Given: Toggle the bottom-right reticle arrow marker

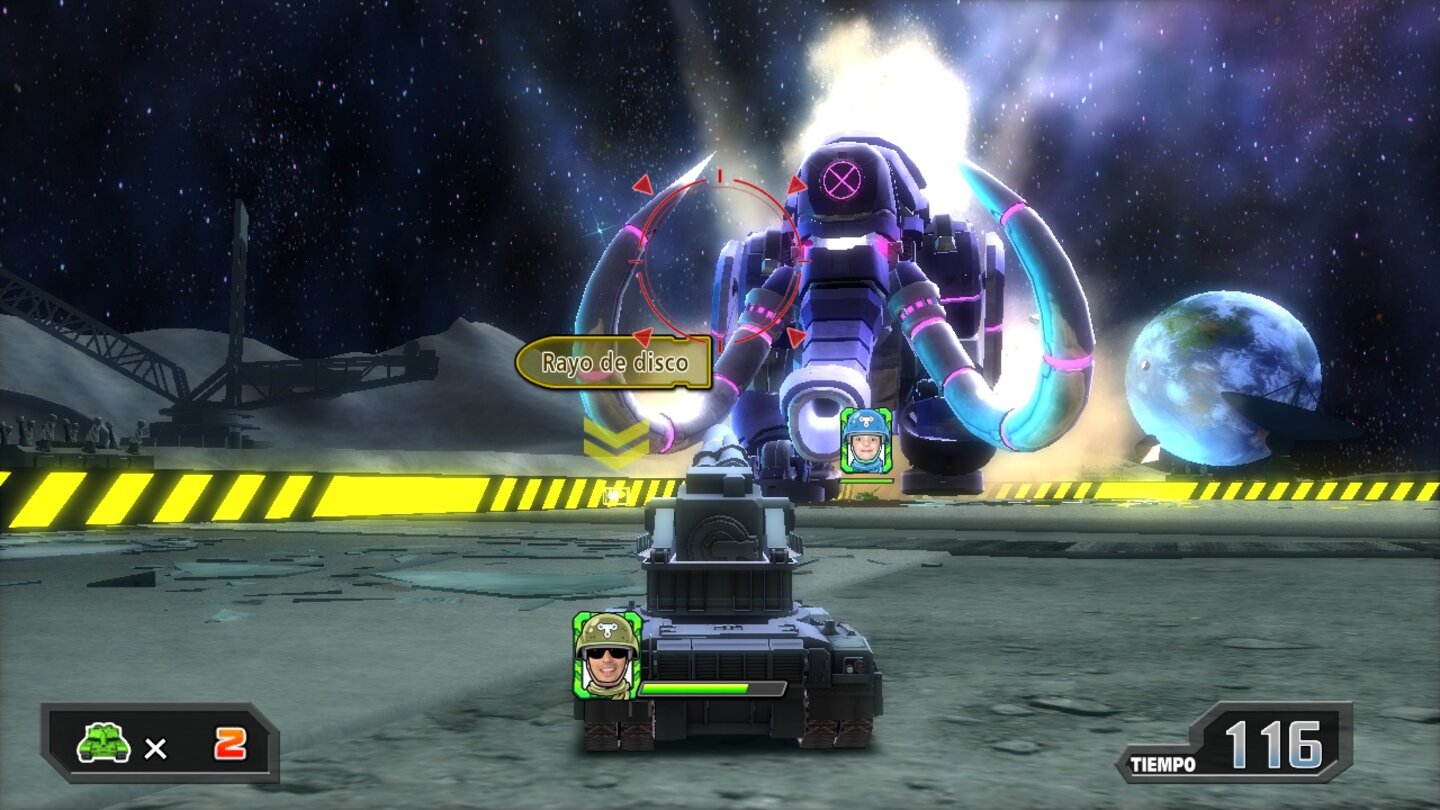Looking at the screenshot, I should (794, 335).
